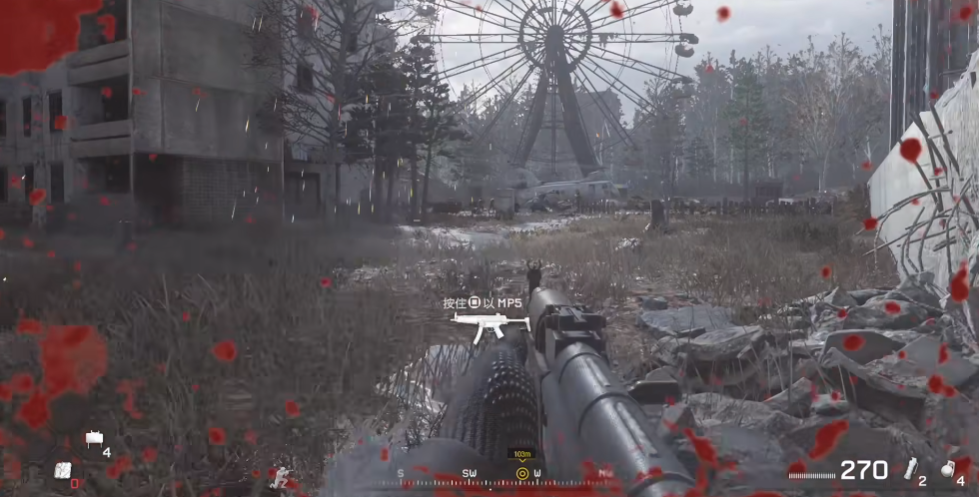Click the MP5 weapon pickup icon
This screenshot has height=497, width=979.
pyautogui.click(x=490, y=324)
